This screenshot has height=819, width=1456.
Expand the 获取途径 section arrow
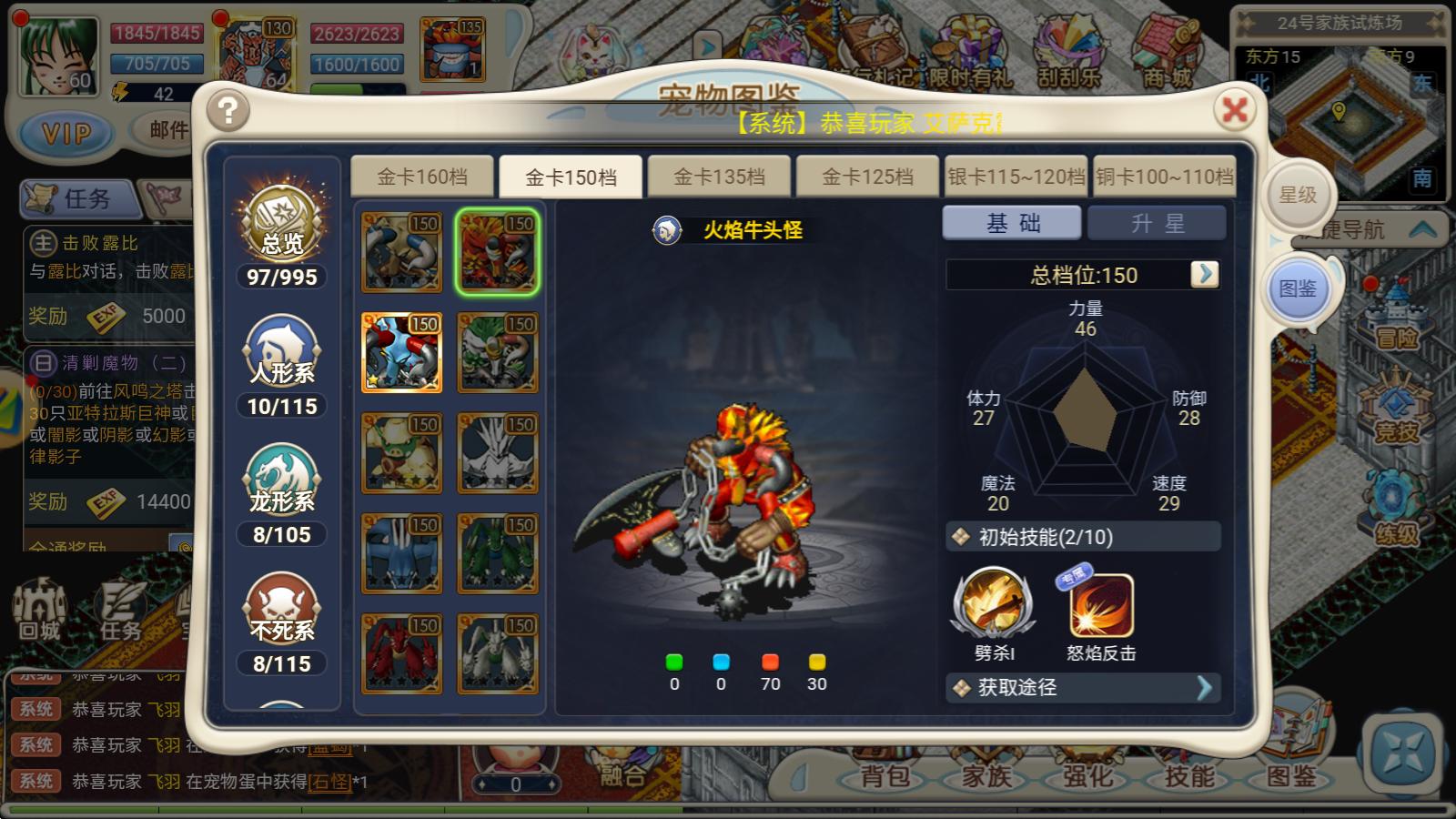point(1206,689)
